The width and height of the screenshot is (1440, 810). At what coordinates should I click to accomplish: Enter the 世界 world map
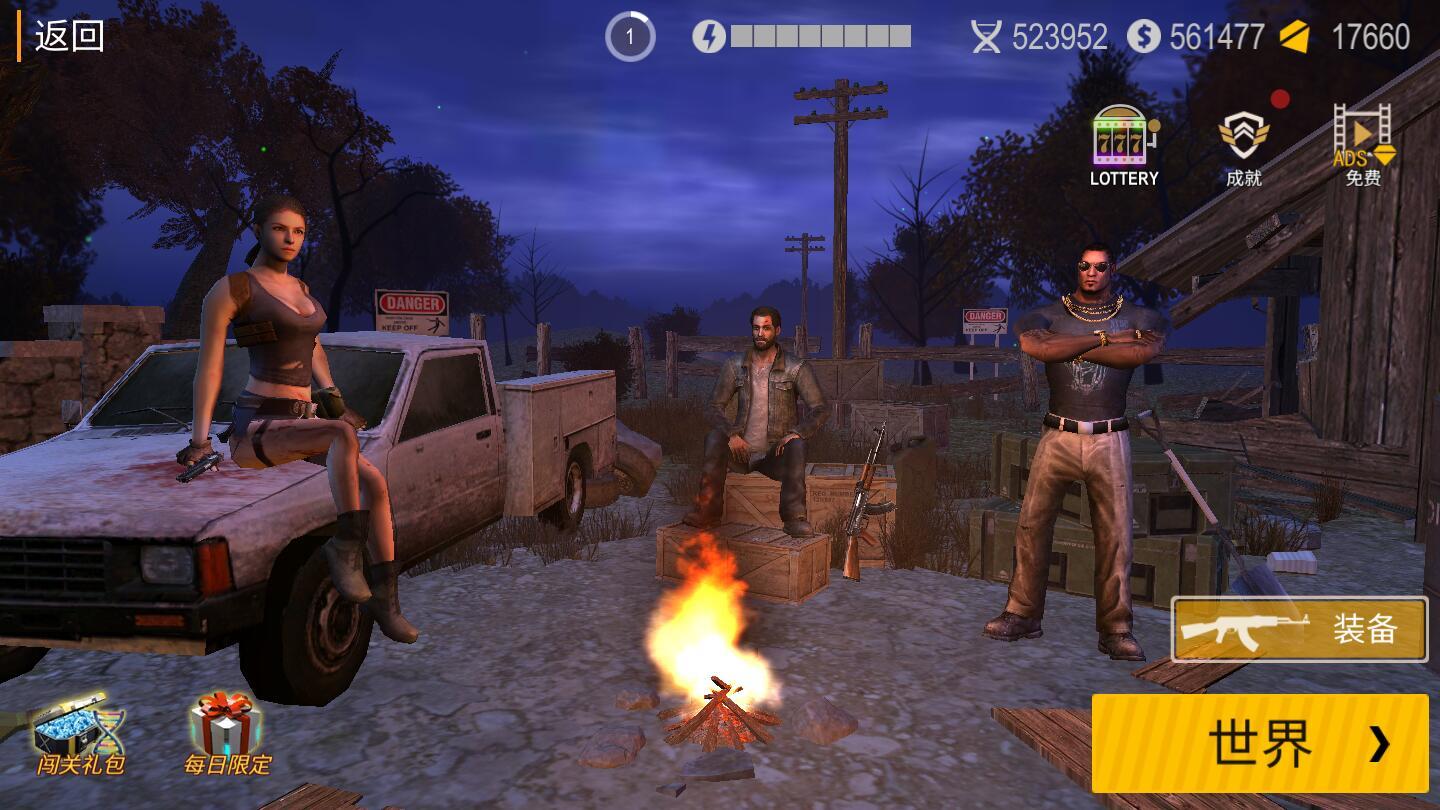[1260, 743]
